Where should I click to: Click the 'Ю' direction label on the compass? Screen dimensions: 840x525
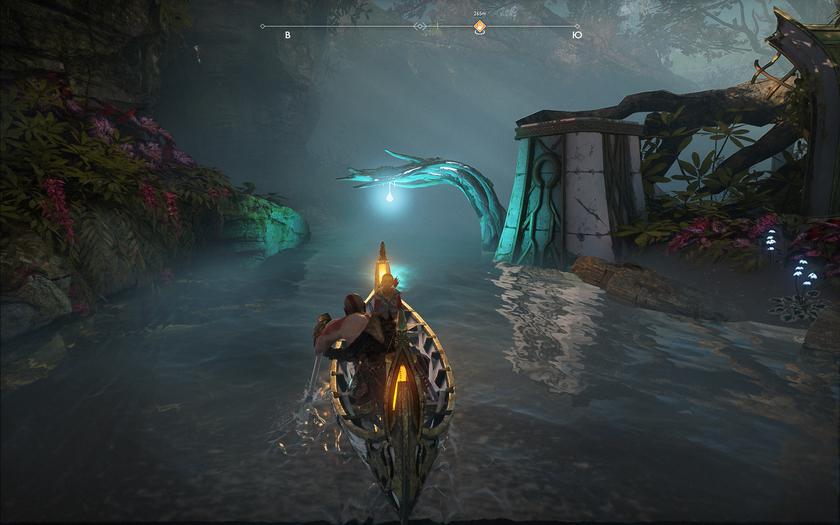(576, 35)
